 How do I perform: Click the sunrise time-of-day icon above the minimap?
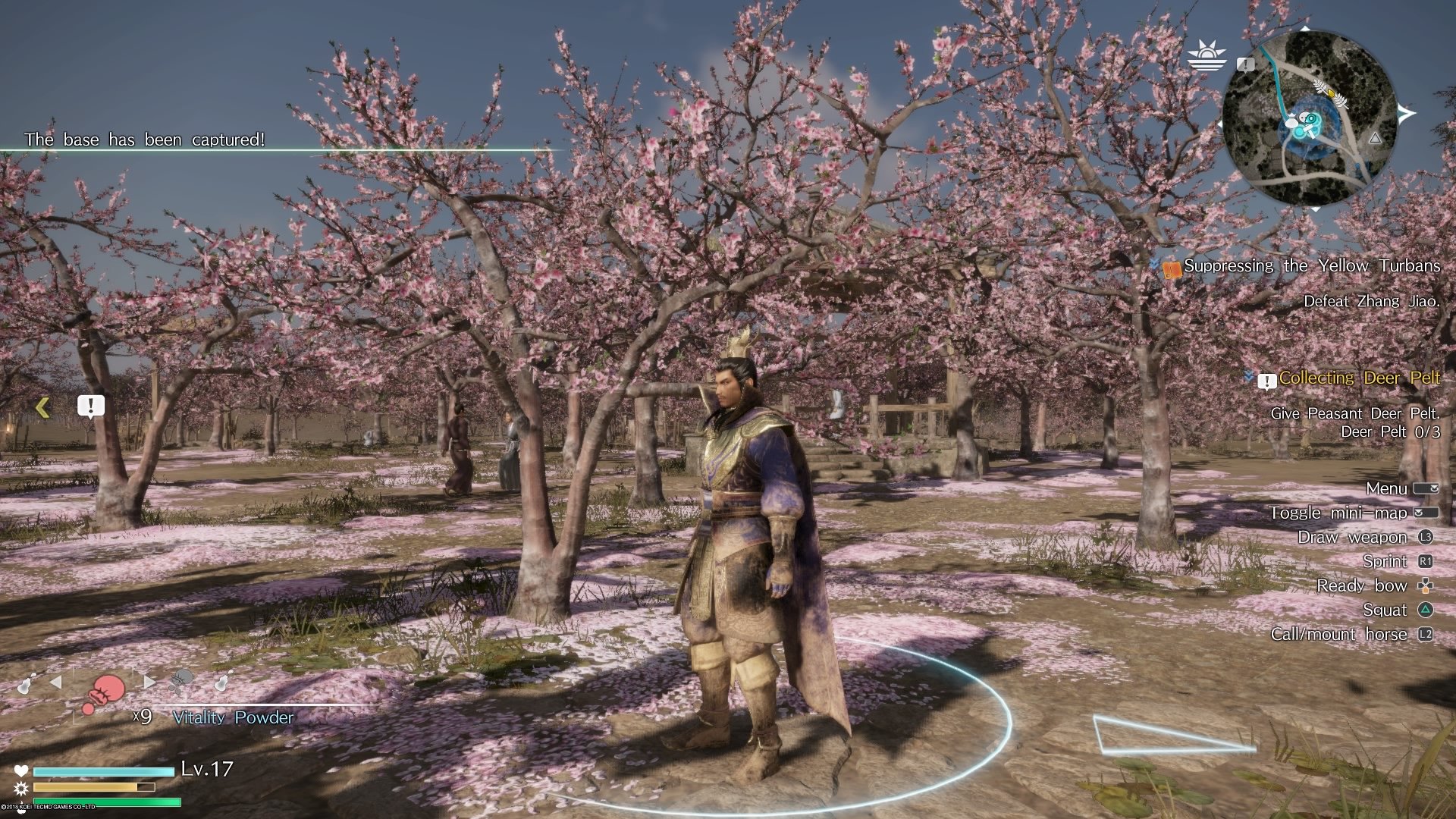click(x=1207, y=55)
